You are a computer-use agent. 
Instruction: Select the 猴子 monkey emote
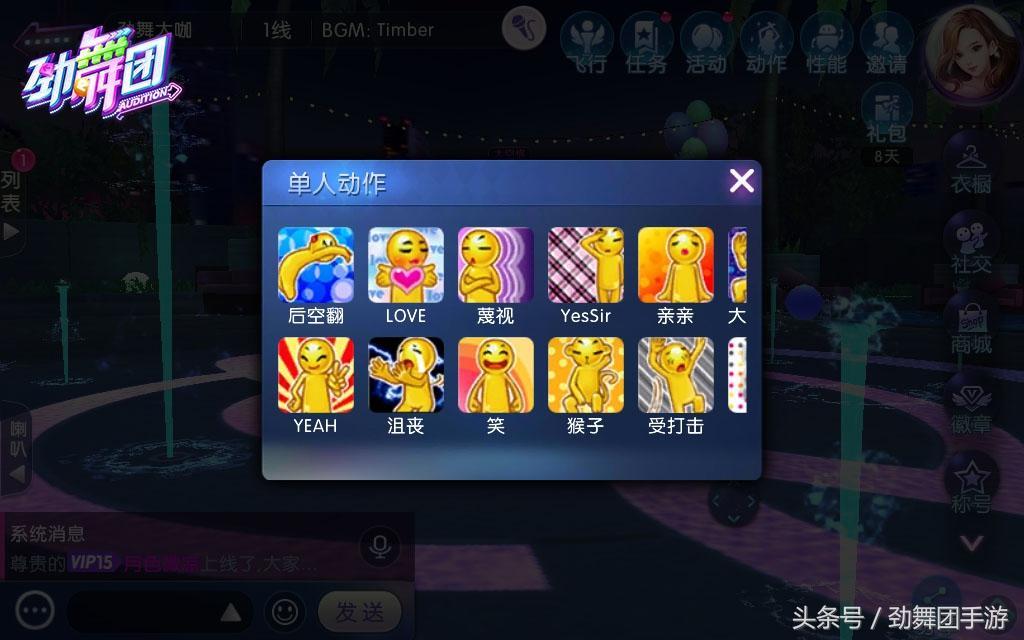click(x=585, y=375)
